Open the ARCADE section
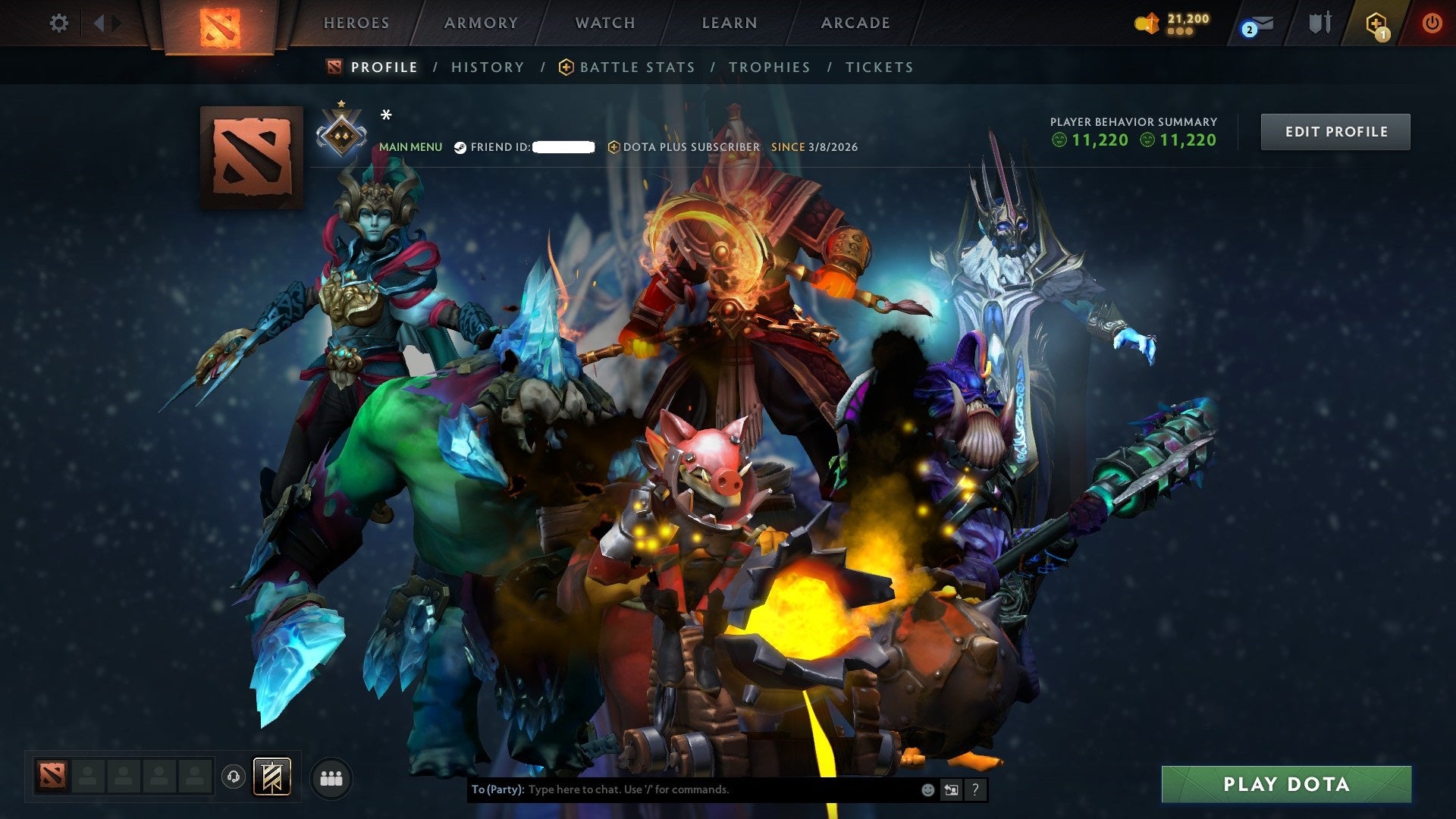This screenshot has height=819, width=1456. pos(854,23)
